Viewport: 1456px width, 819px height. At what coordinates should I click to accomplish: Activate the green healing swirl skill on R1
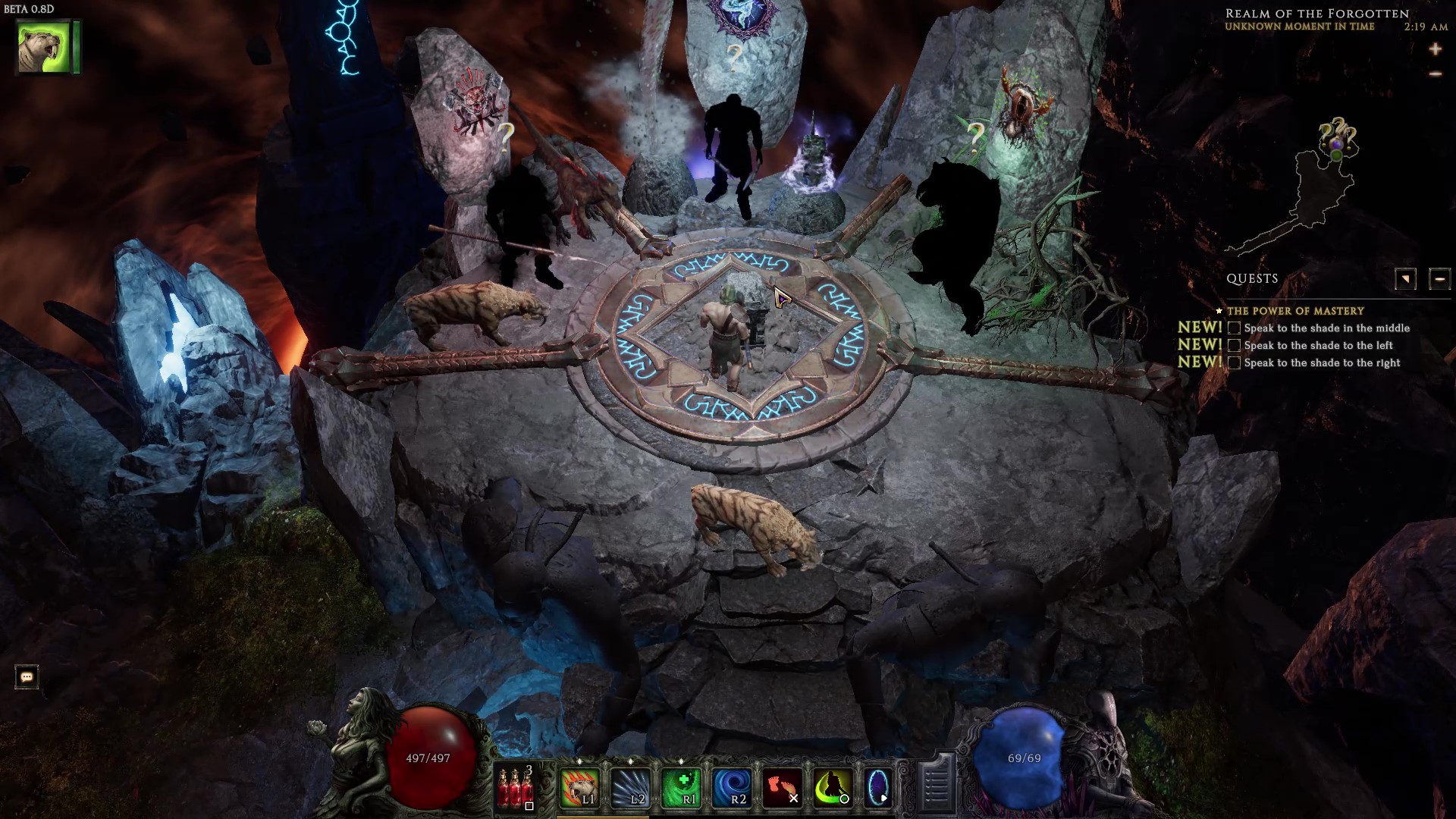click(681, 787)
